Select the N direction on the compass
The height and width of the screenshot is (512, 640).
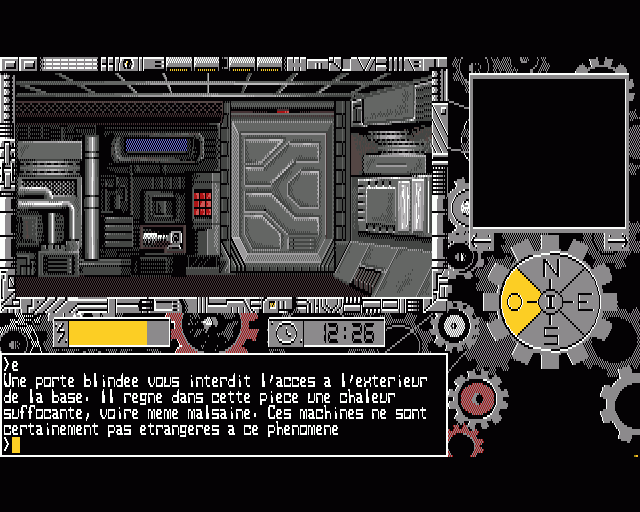551,267
